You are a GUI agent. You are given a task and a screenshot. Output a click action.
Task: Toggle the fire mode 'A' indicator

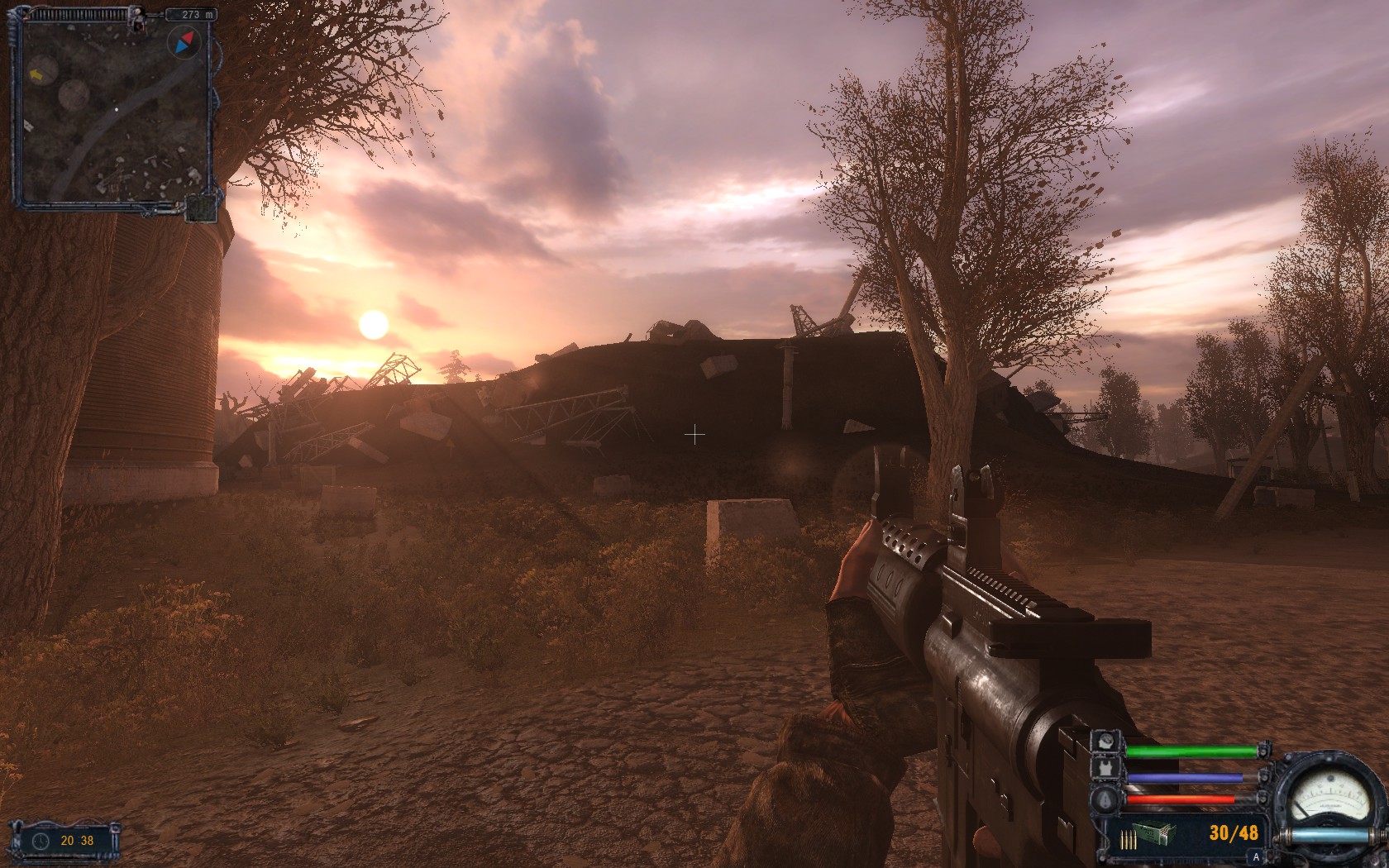(1257, 858)
